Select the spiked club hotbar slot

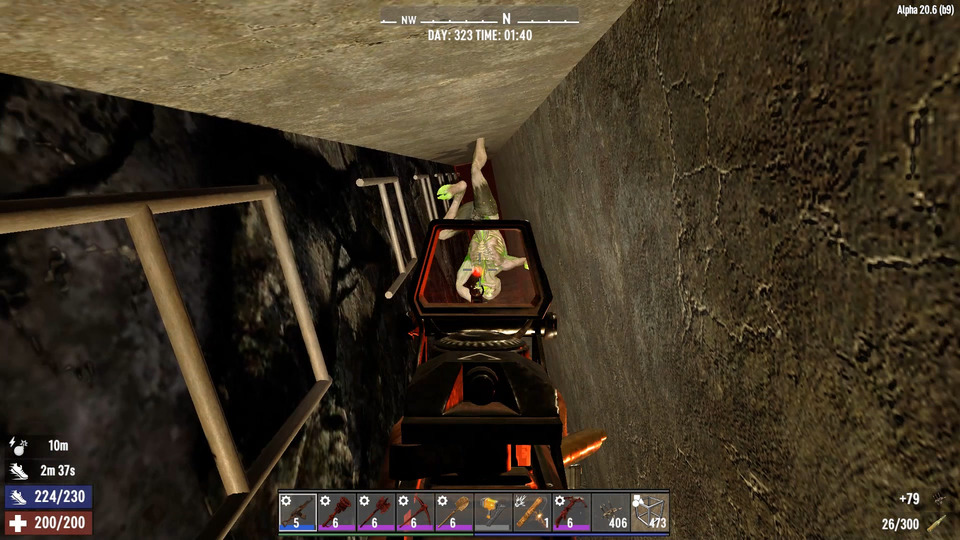pyautogui.click(x=337, y=511)
